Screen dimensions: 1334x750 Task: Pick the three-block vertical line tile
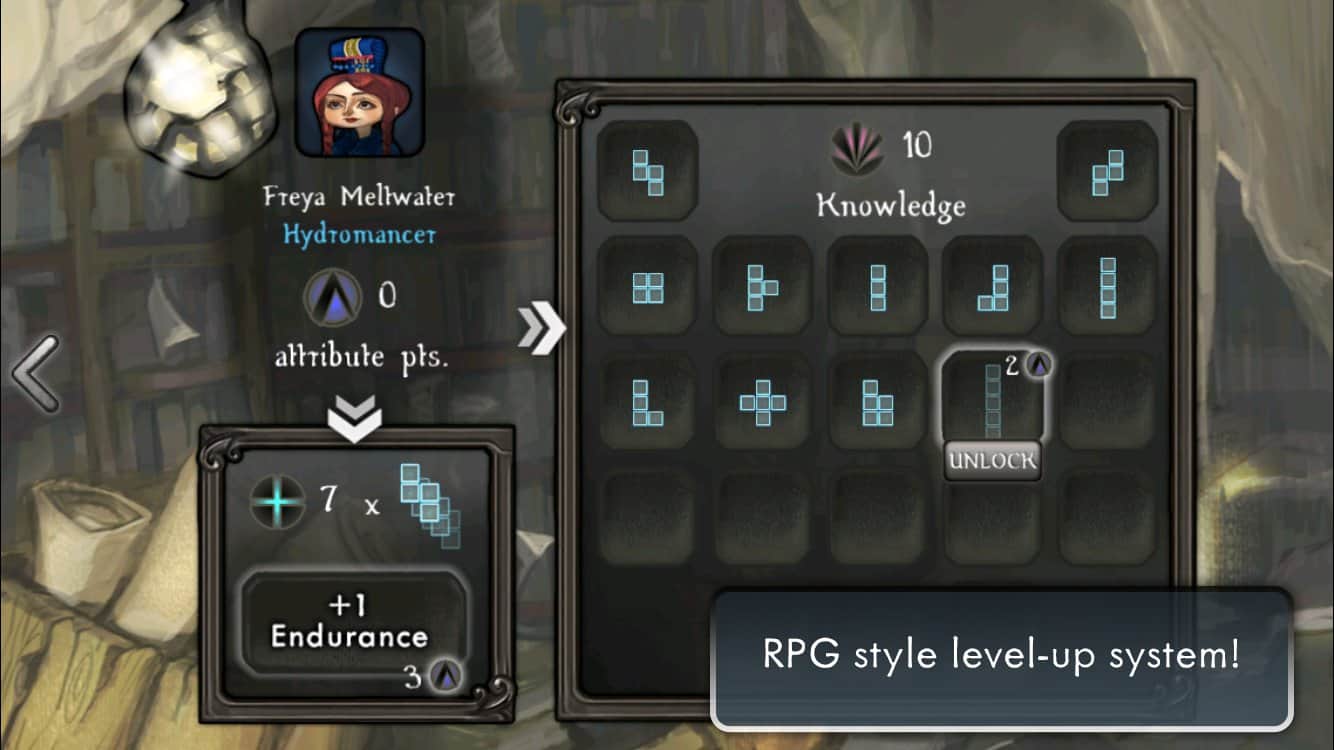[x=878, y=288]
